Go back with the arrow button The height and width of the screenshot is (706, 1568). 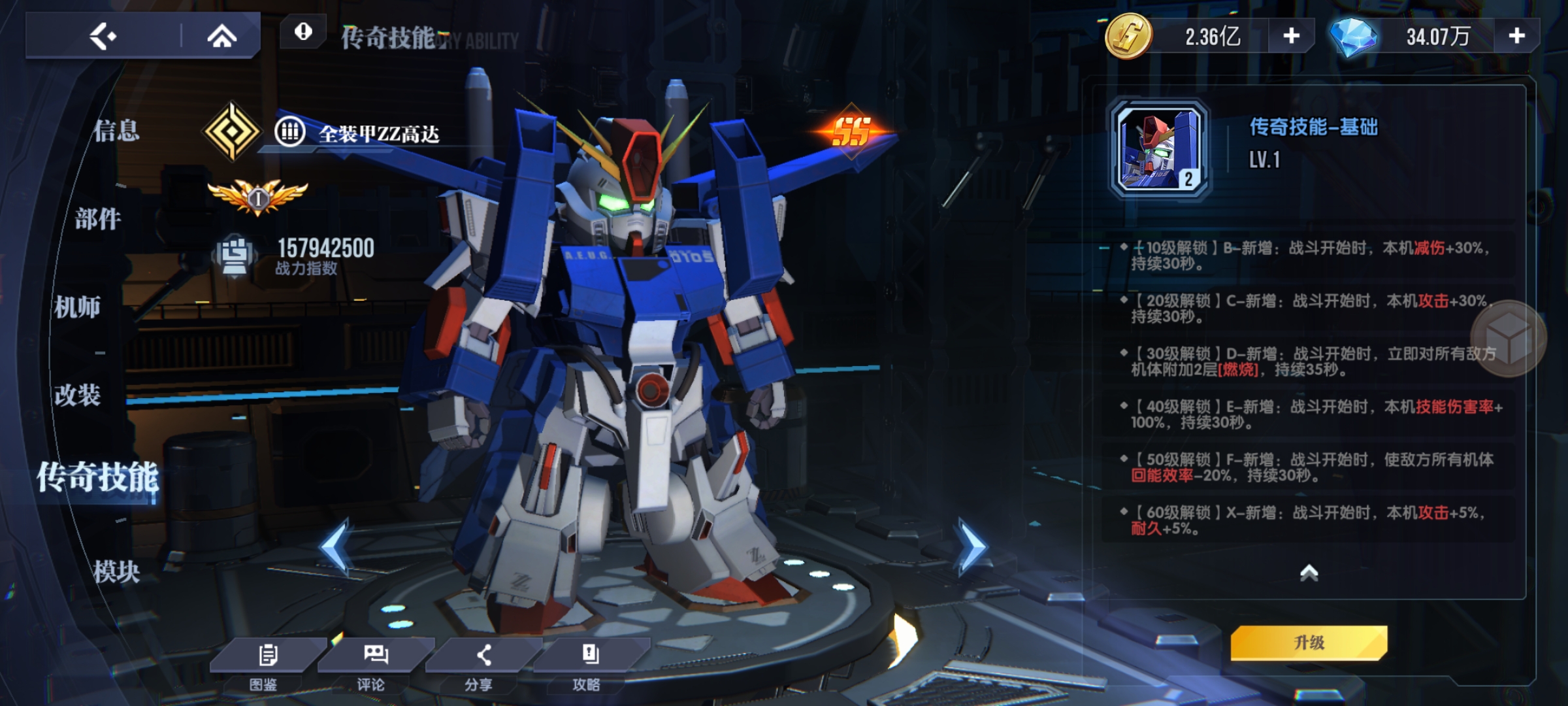(103, 36)
